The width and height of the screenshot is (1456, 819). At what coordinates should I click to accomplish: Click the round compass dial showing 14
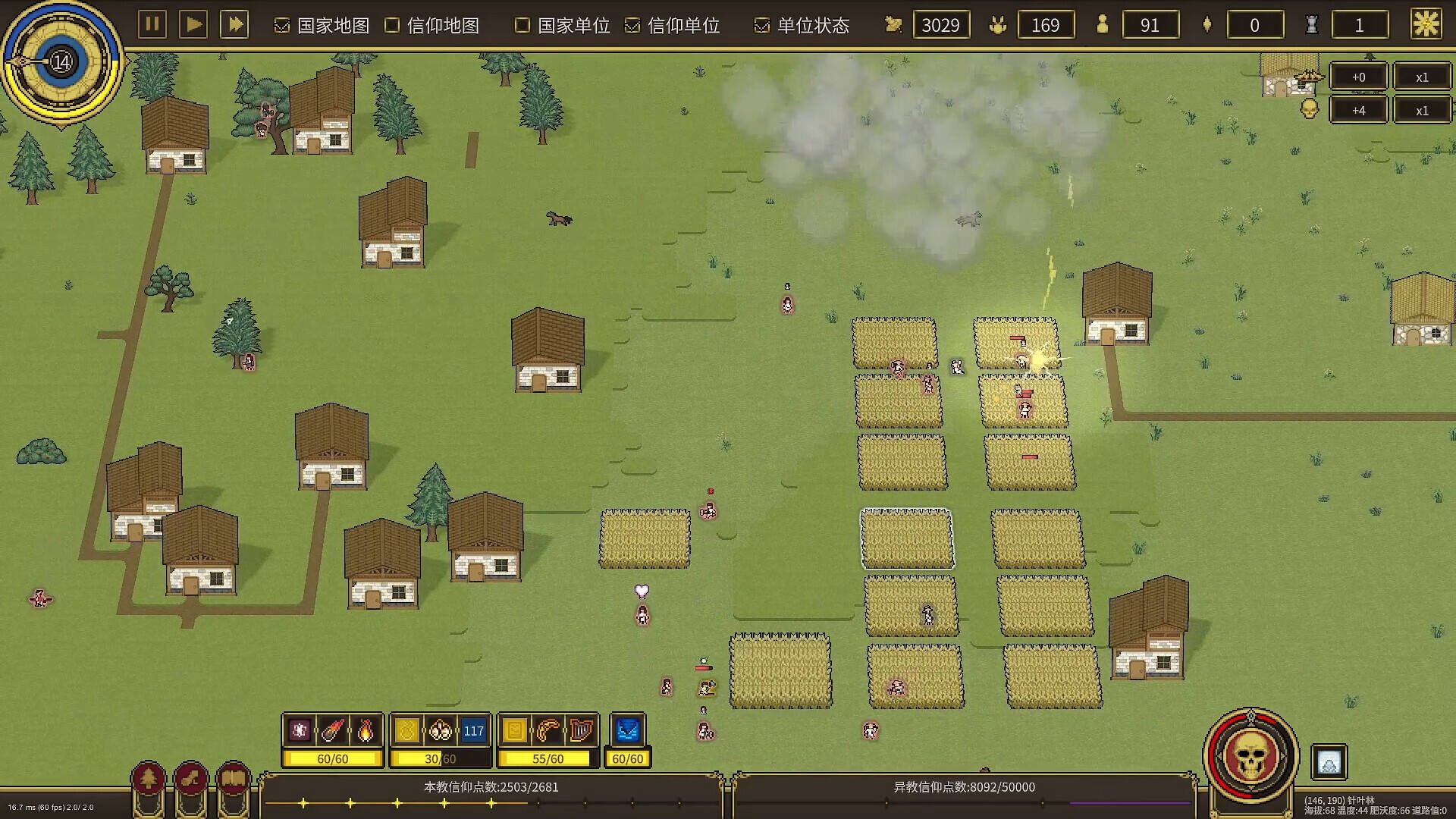click(x=61, y=61)
